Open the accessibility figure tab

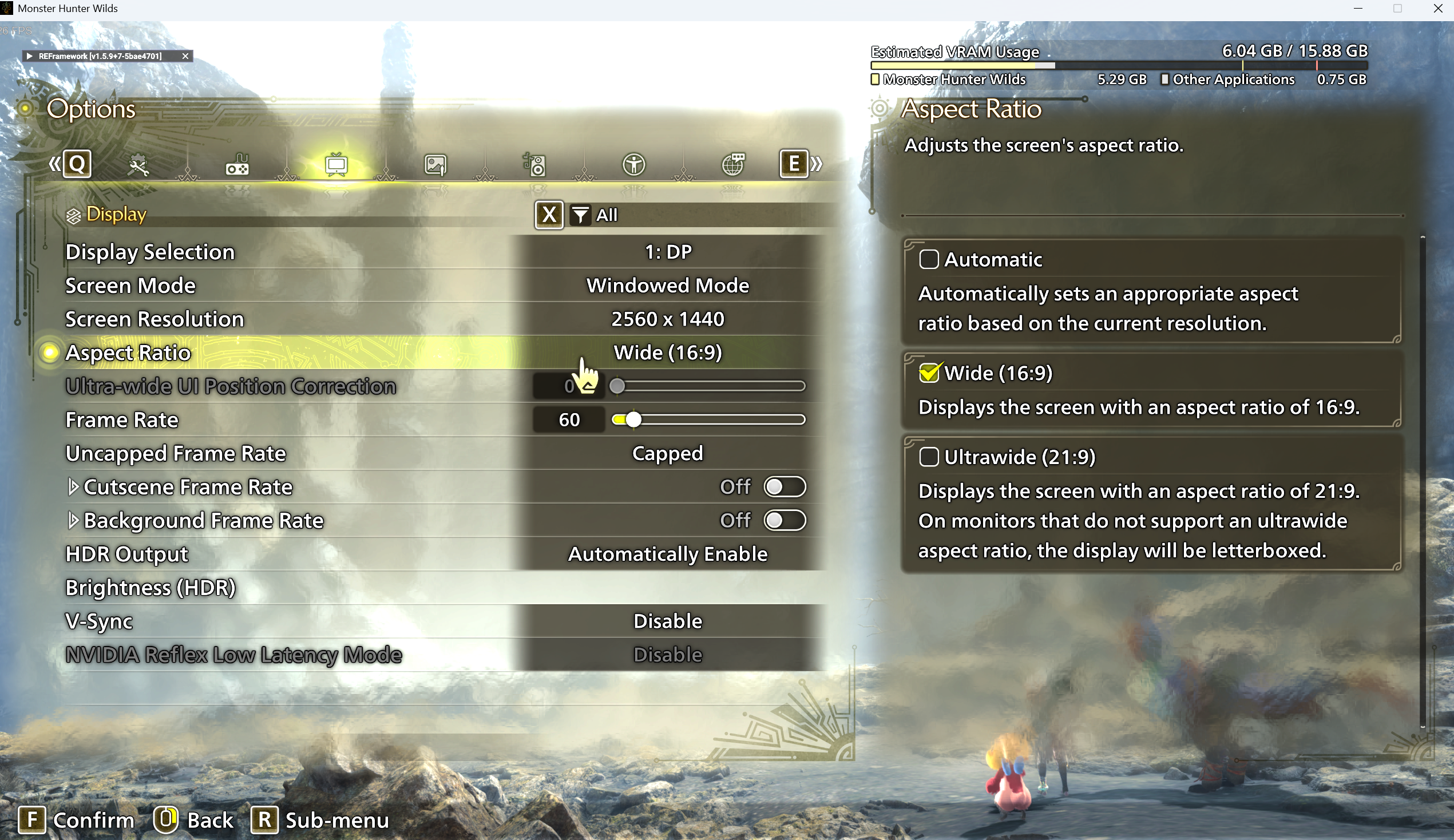click(634, 165)
